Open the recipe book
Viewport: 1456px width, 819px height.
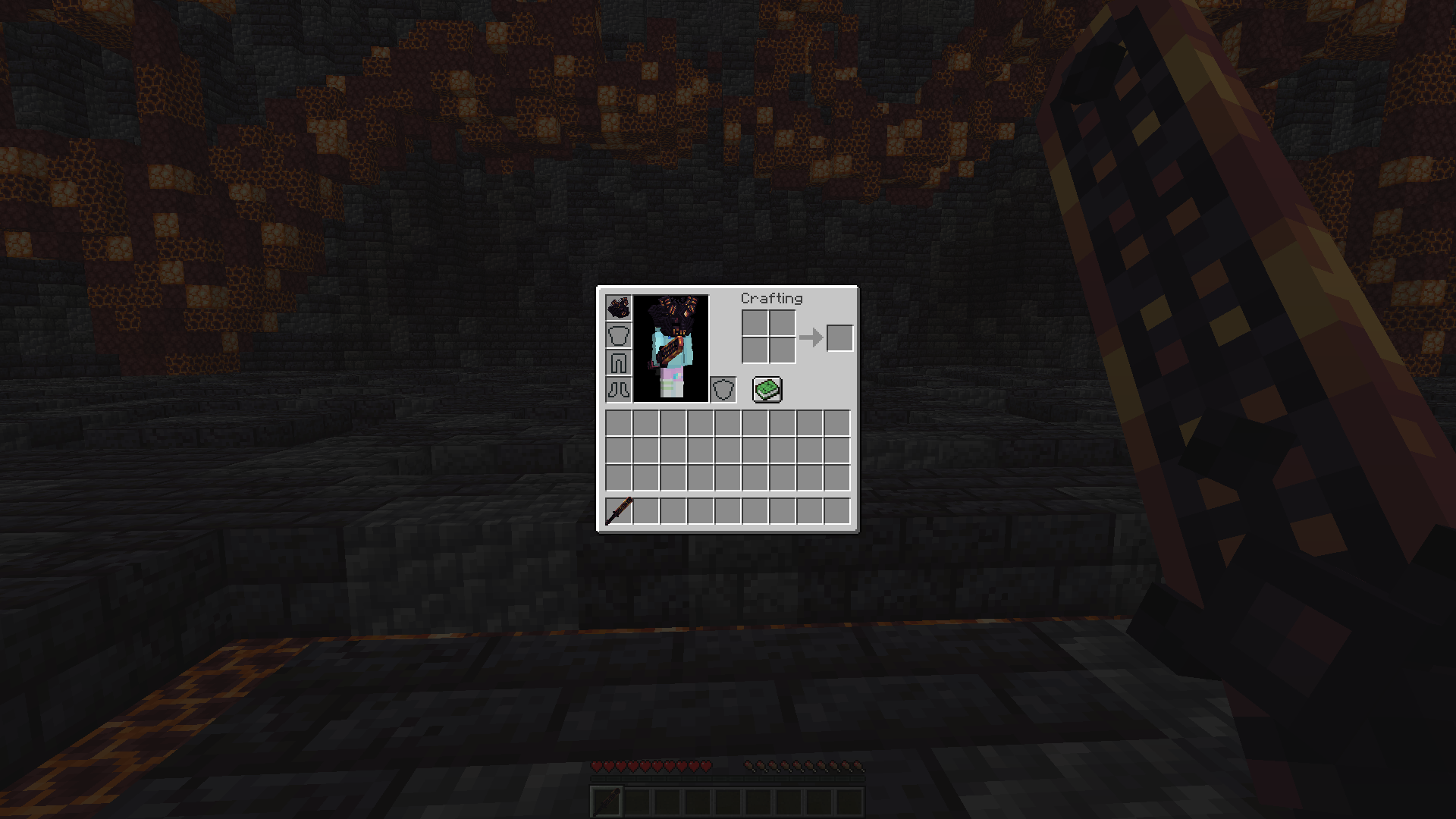(x=766, y=389)
